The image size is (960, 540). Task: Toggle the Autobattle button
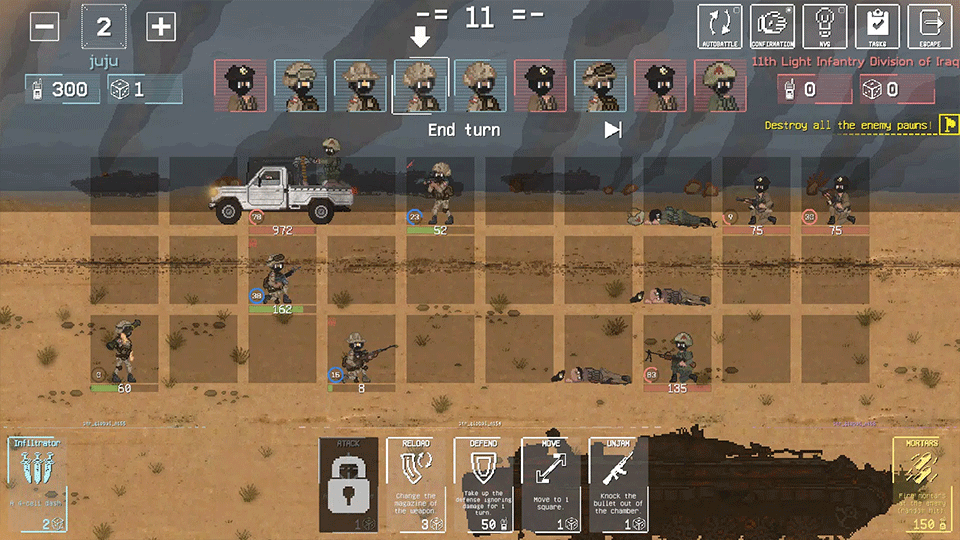pos(720,26)
